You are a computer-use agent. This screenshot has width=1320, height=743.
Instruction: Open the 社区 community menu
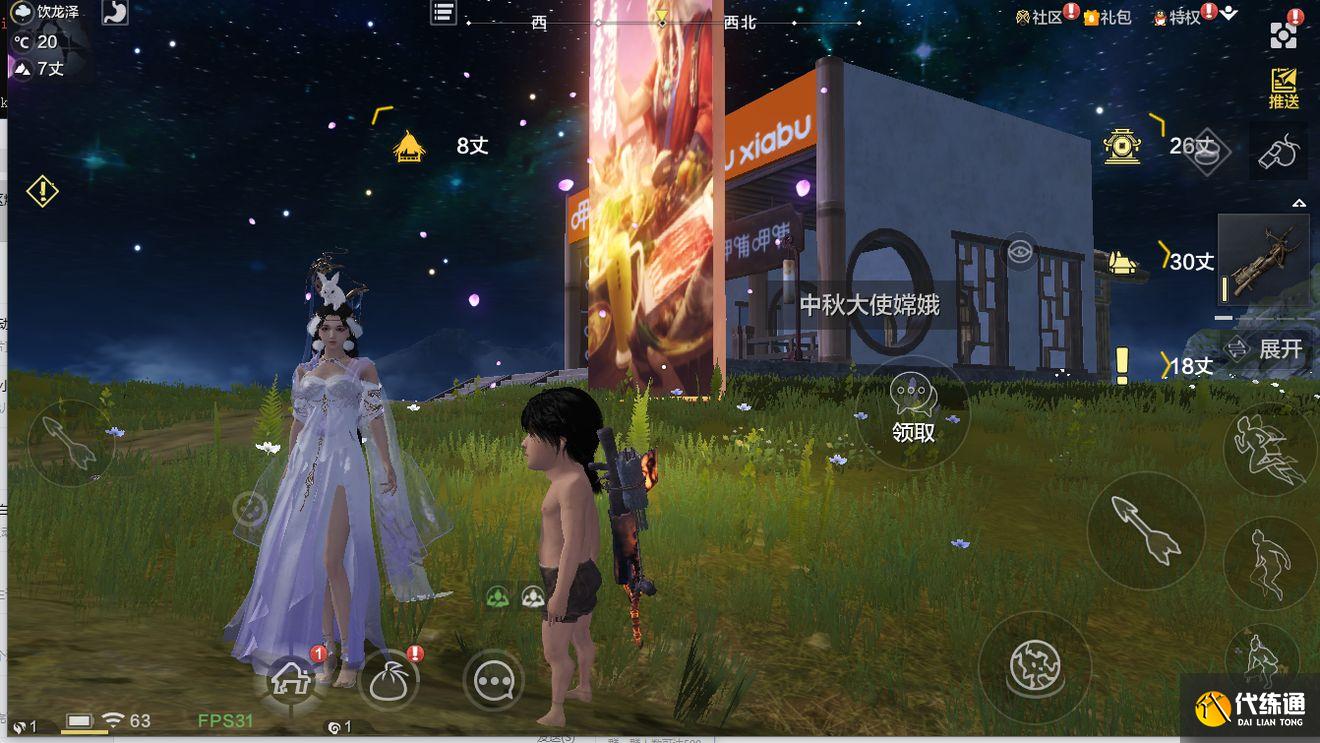pos(1039,17)
